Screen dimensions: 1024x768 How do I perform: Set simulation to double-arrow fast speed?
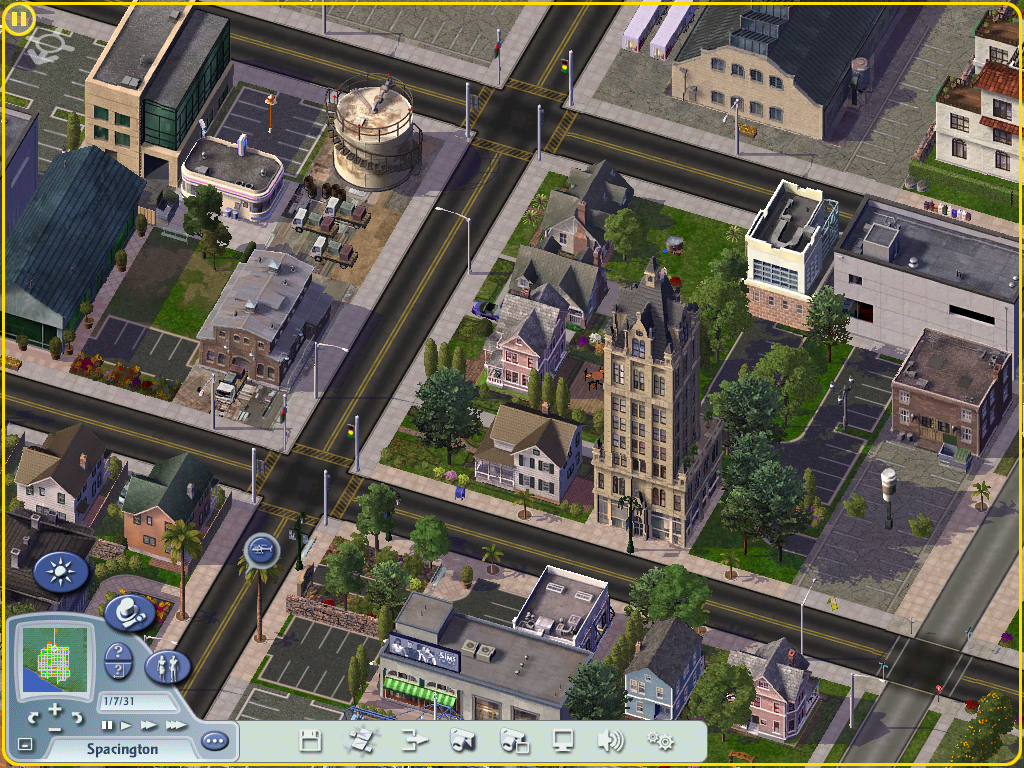[x=148, y=725]
